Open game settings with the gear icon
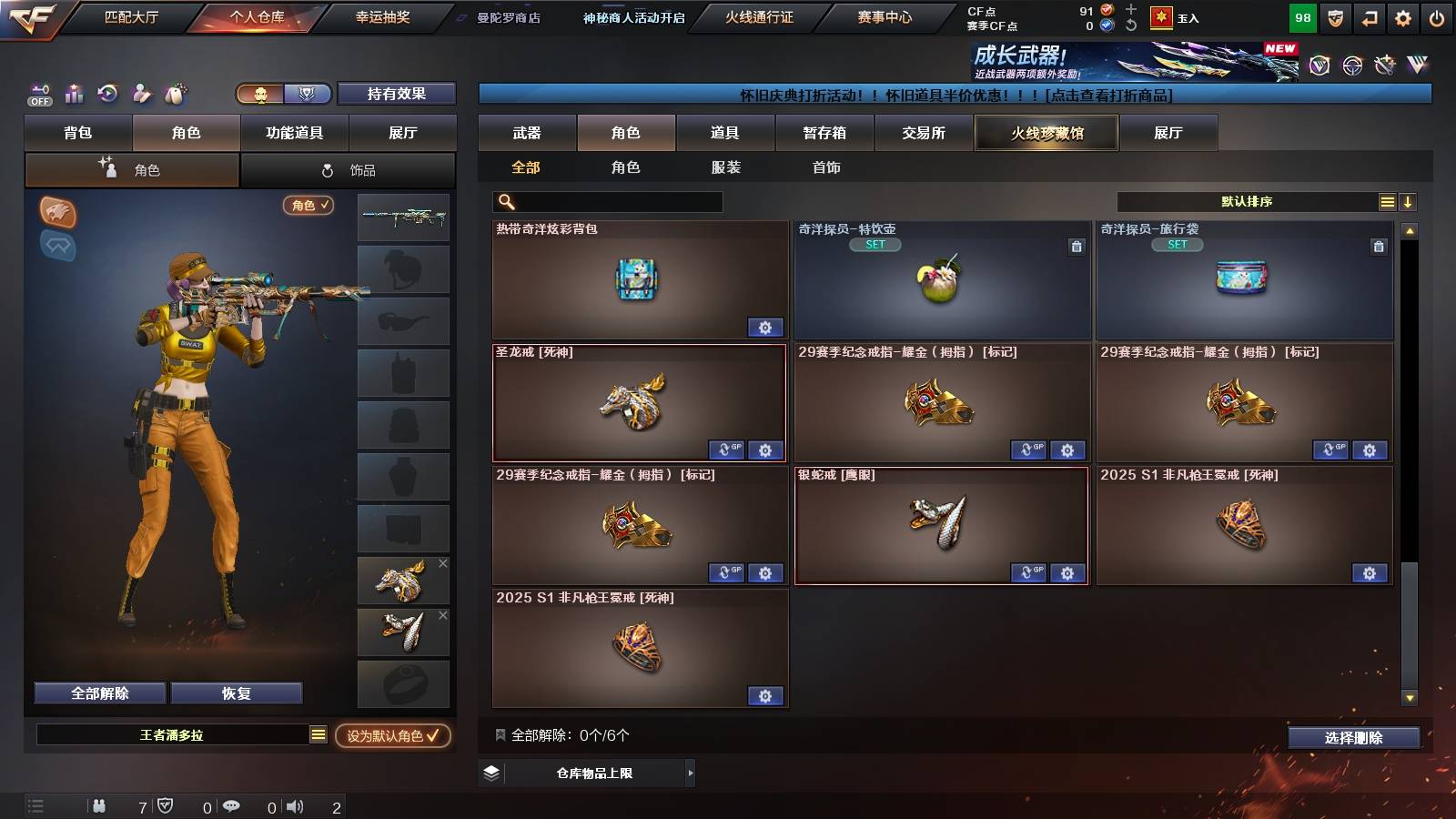 pyautogui.click(x=1402, y=19)
